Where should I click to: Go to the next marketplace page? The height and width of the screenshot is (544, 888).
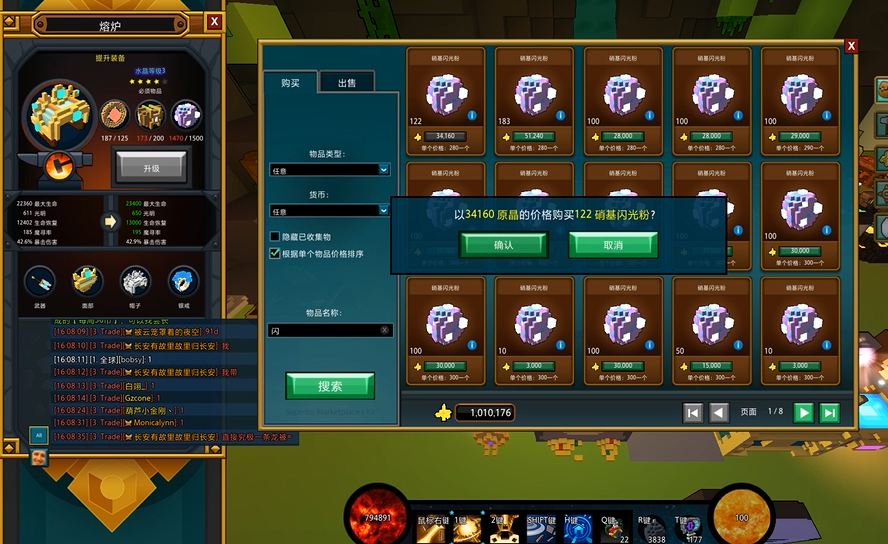click(803, 412)
